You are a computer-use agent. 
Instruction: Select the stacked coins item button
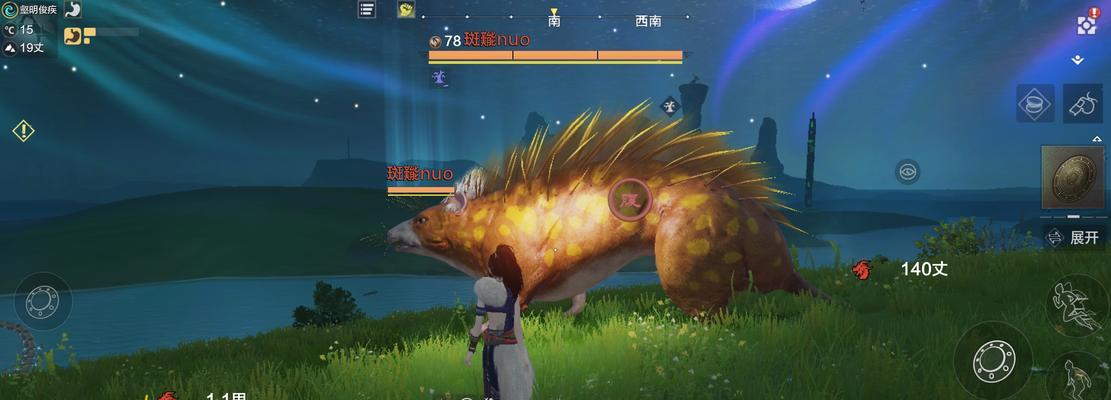1037,103
